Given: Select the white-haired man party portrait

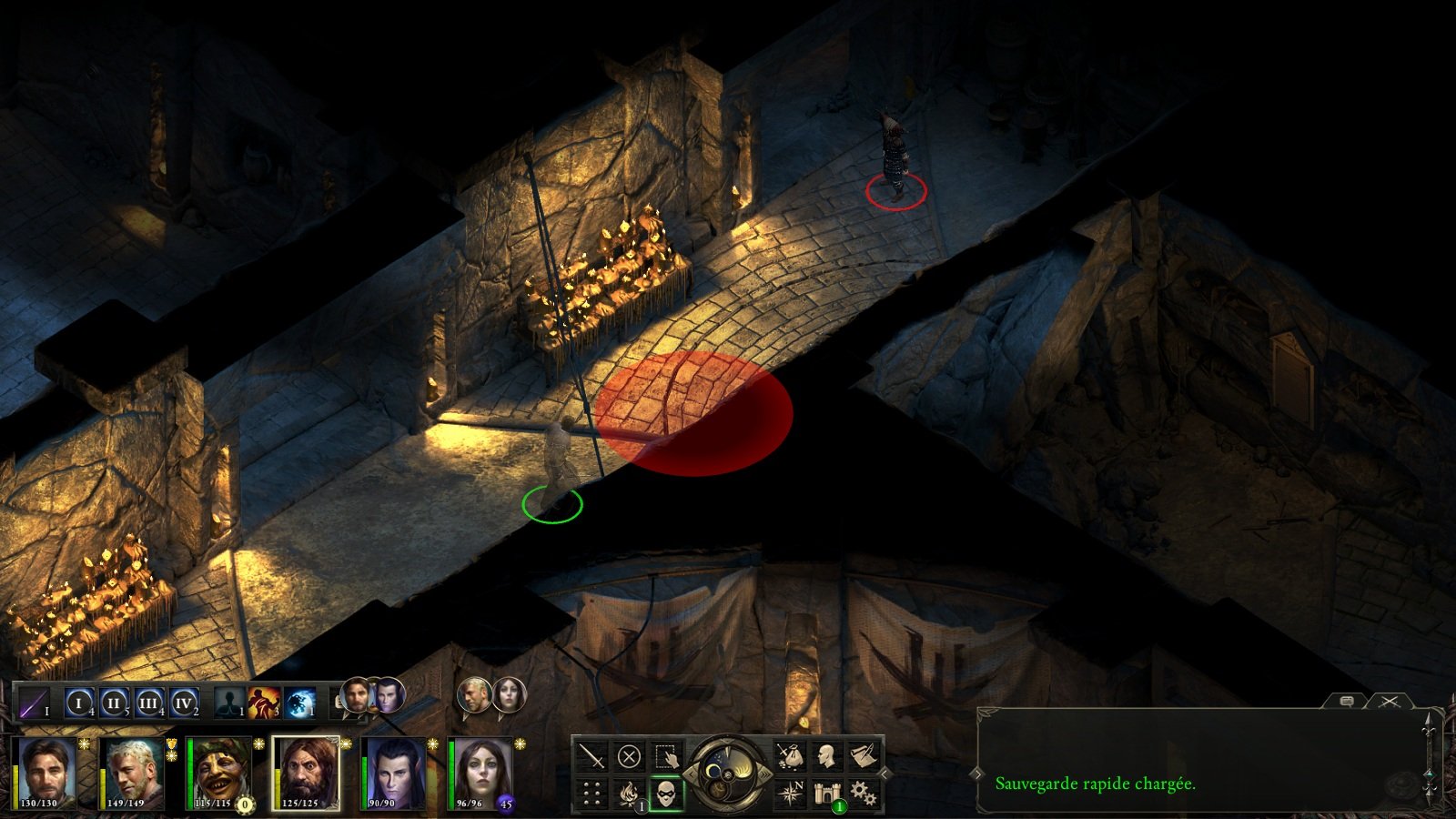Looking at the screenshot, I should [133, 773].
